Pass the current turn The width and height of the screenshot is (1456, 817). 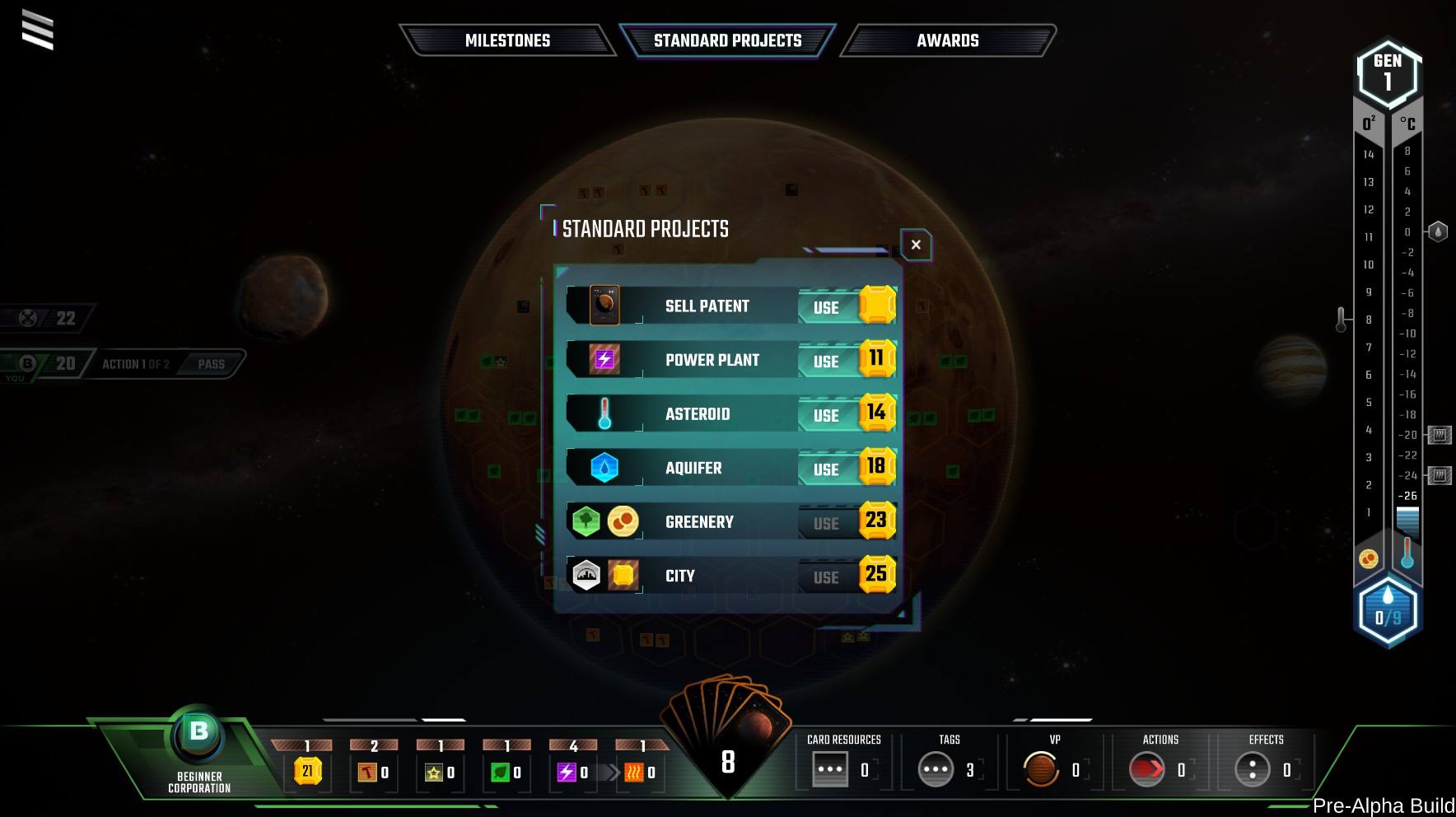pyautogui.click(x=211, y=364)
